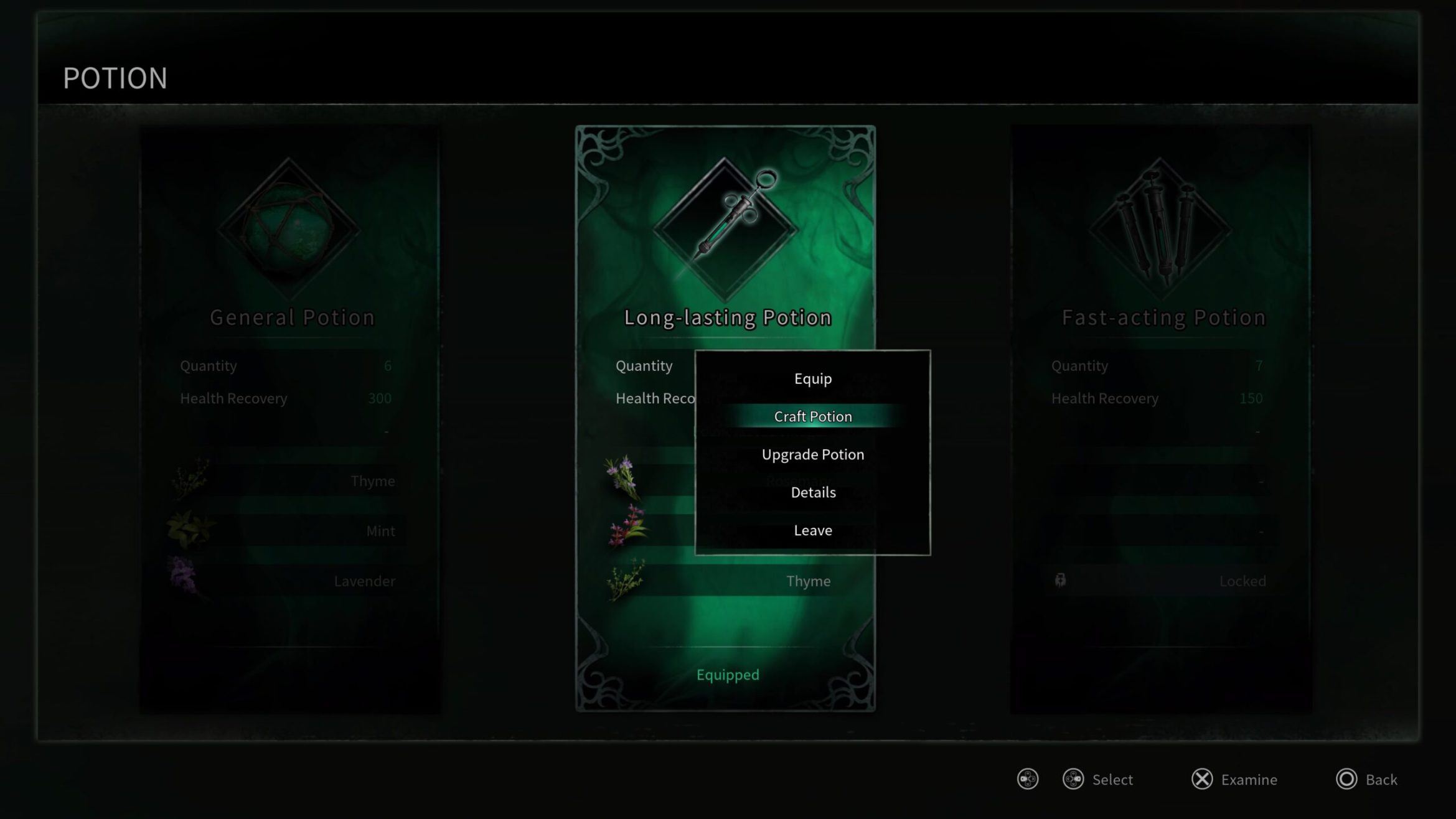Select Equip from the potion menu

click(x=812, y=378)
